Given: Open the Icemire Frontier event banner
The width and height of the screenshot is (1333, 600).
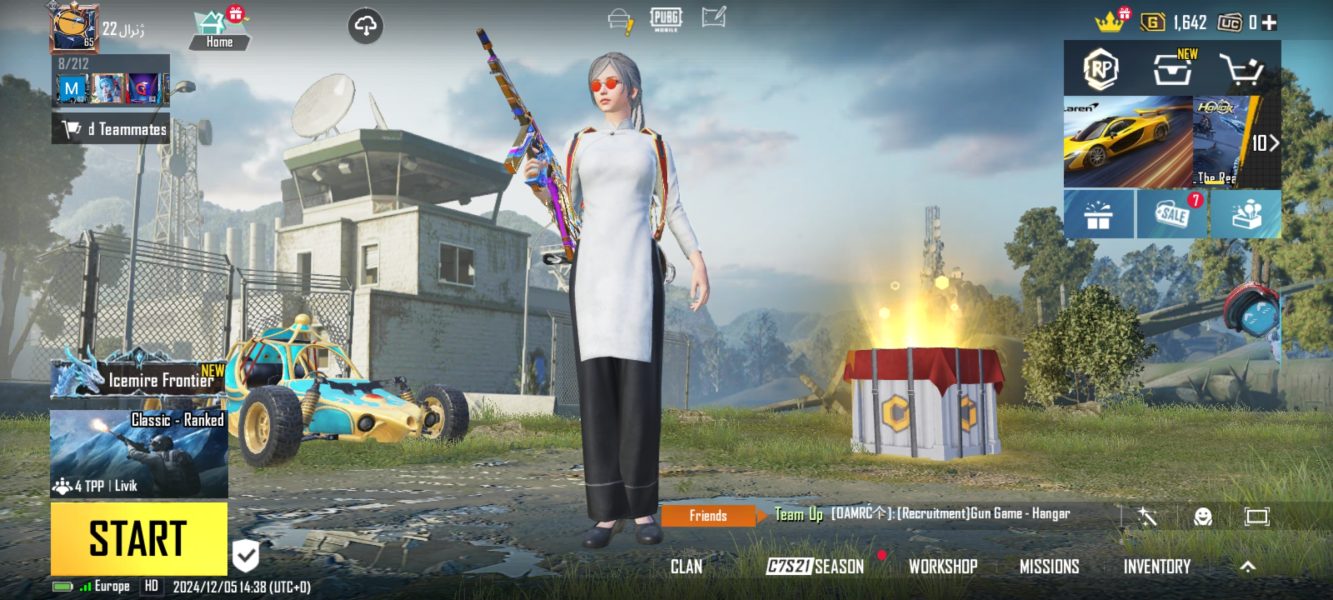Looking at the screenshot, I should click(139, 378).
